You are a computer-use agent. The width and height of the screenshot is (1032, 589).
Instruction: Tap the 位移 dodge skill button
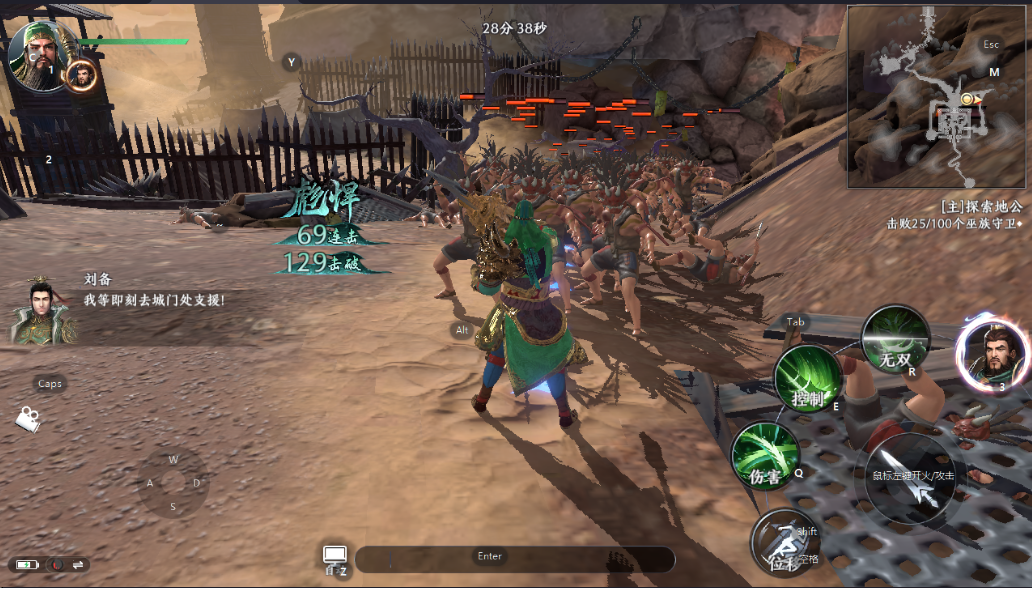[784, 545]
